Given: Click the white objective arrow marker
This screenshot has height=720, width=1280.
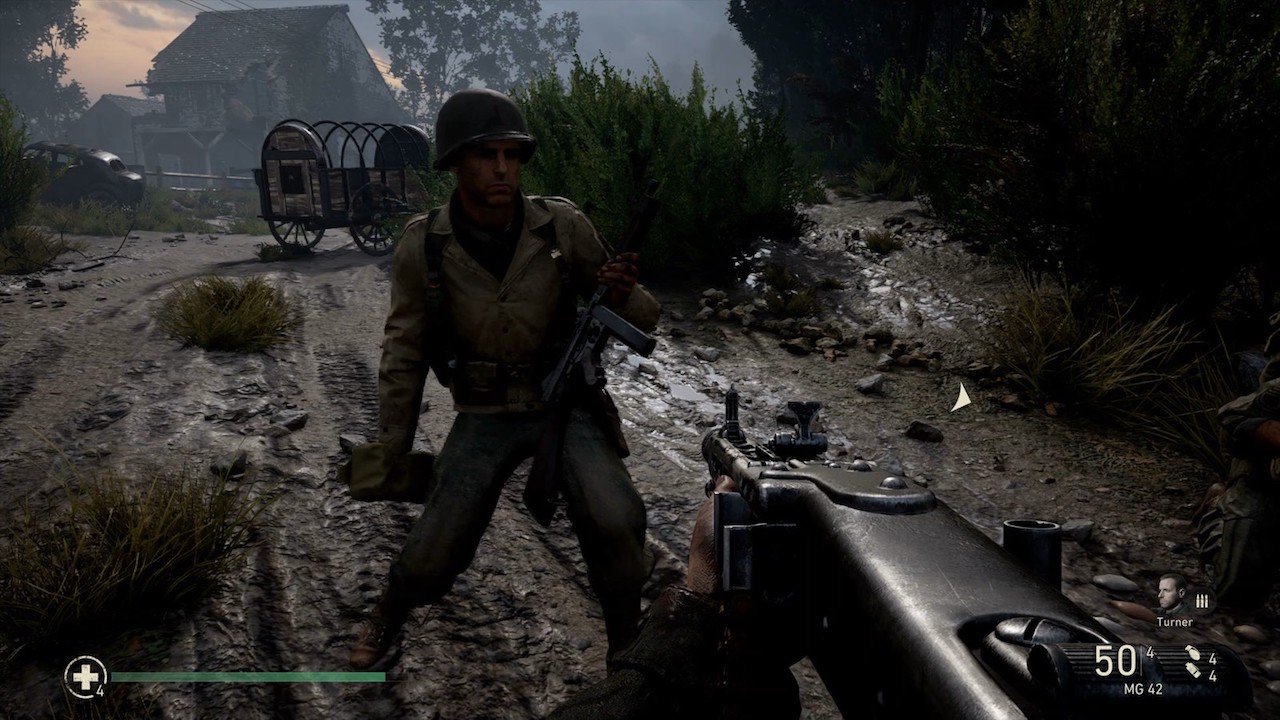Looking at the screenshot, I should coord(960,398).
